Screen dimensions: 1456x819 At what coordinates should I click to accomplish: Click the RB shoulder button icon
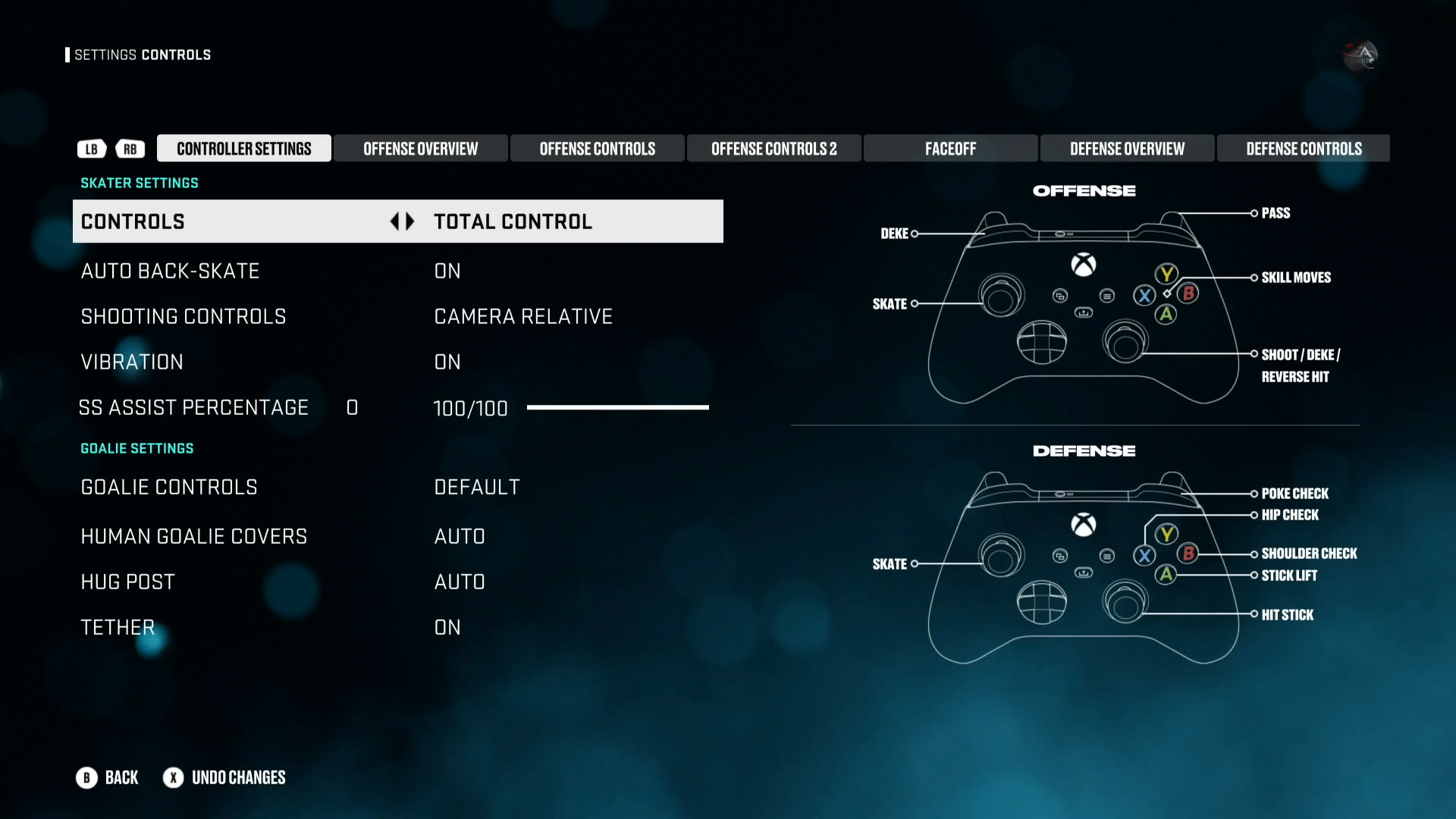(130, 149)
